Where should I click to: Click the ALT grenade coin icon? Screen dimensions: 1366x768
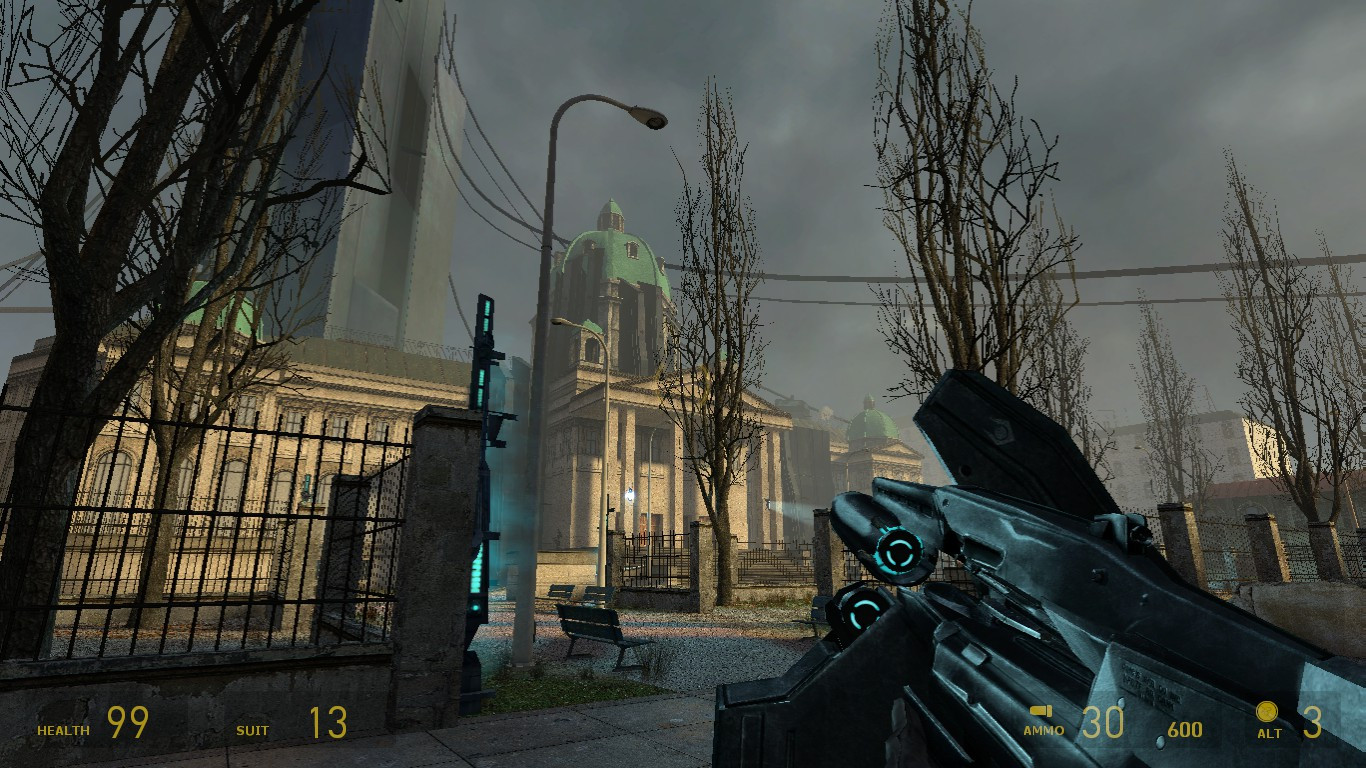click(1268, 712)
